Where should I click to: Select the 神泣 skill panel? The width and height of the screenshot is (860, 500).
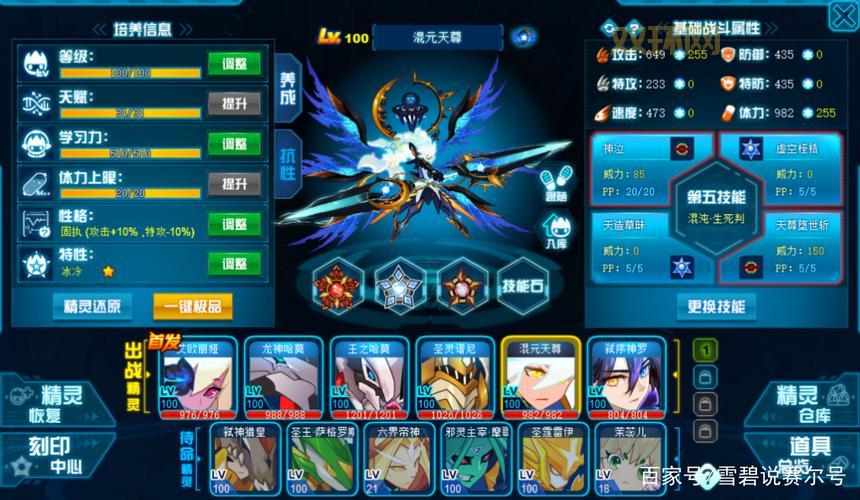point(638,168)
